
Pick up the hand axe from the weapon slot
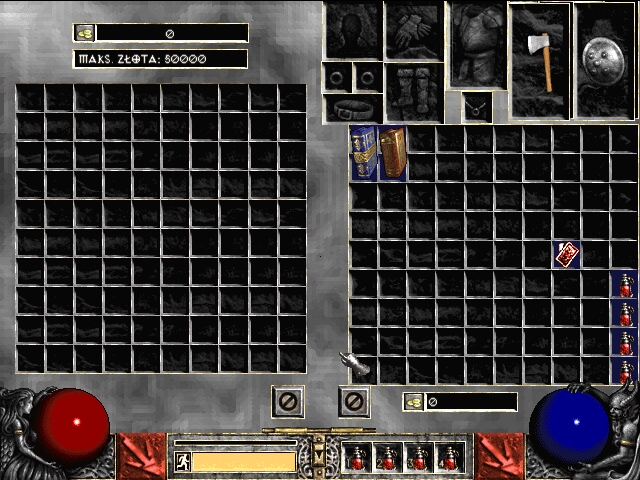point(540,48)
